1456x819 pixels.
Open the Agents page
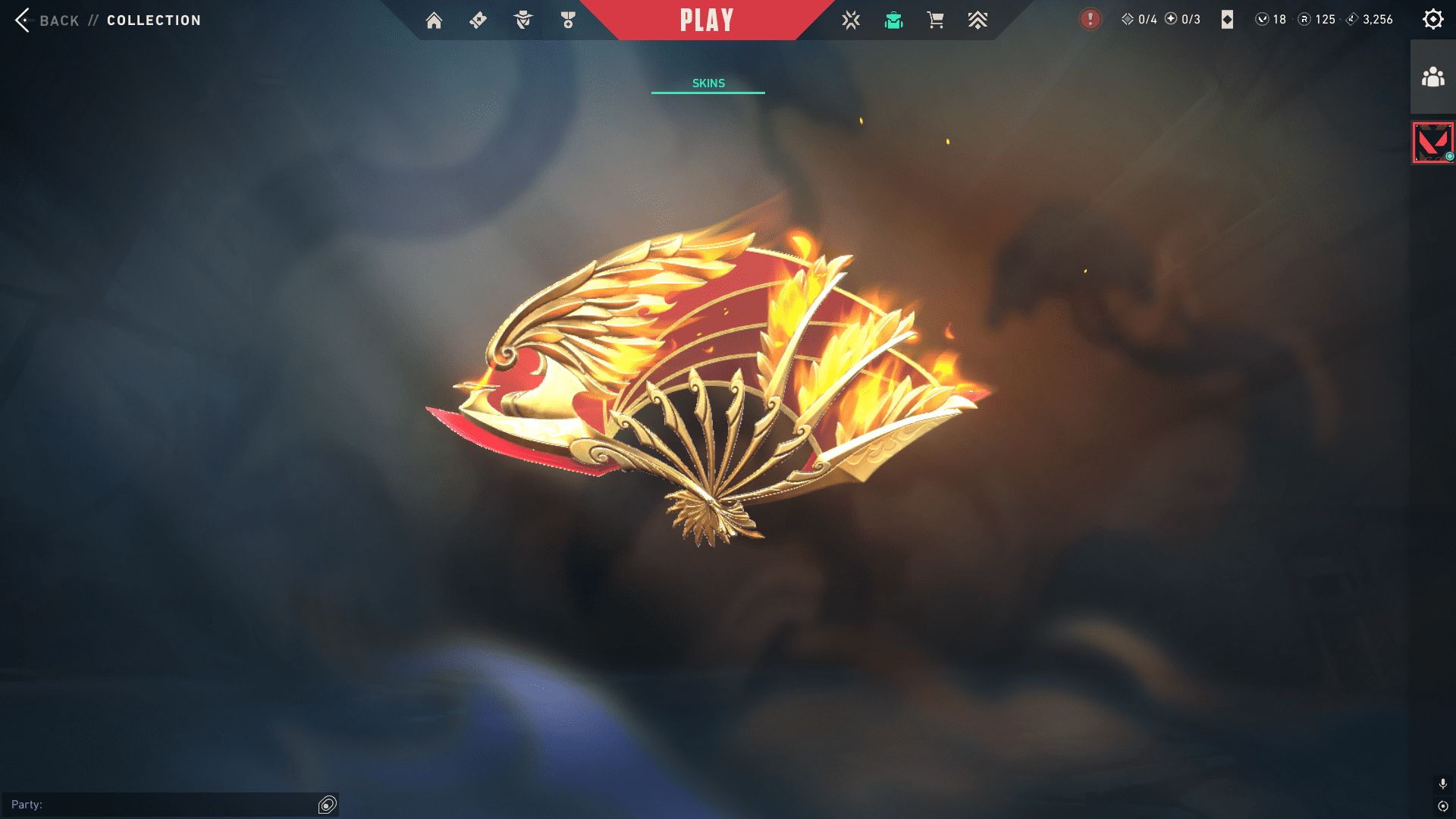pos(522,20)
